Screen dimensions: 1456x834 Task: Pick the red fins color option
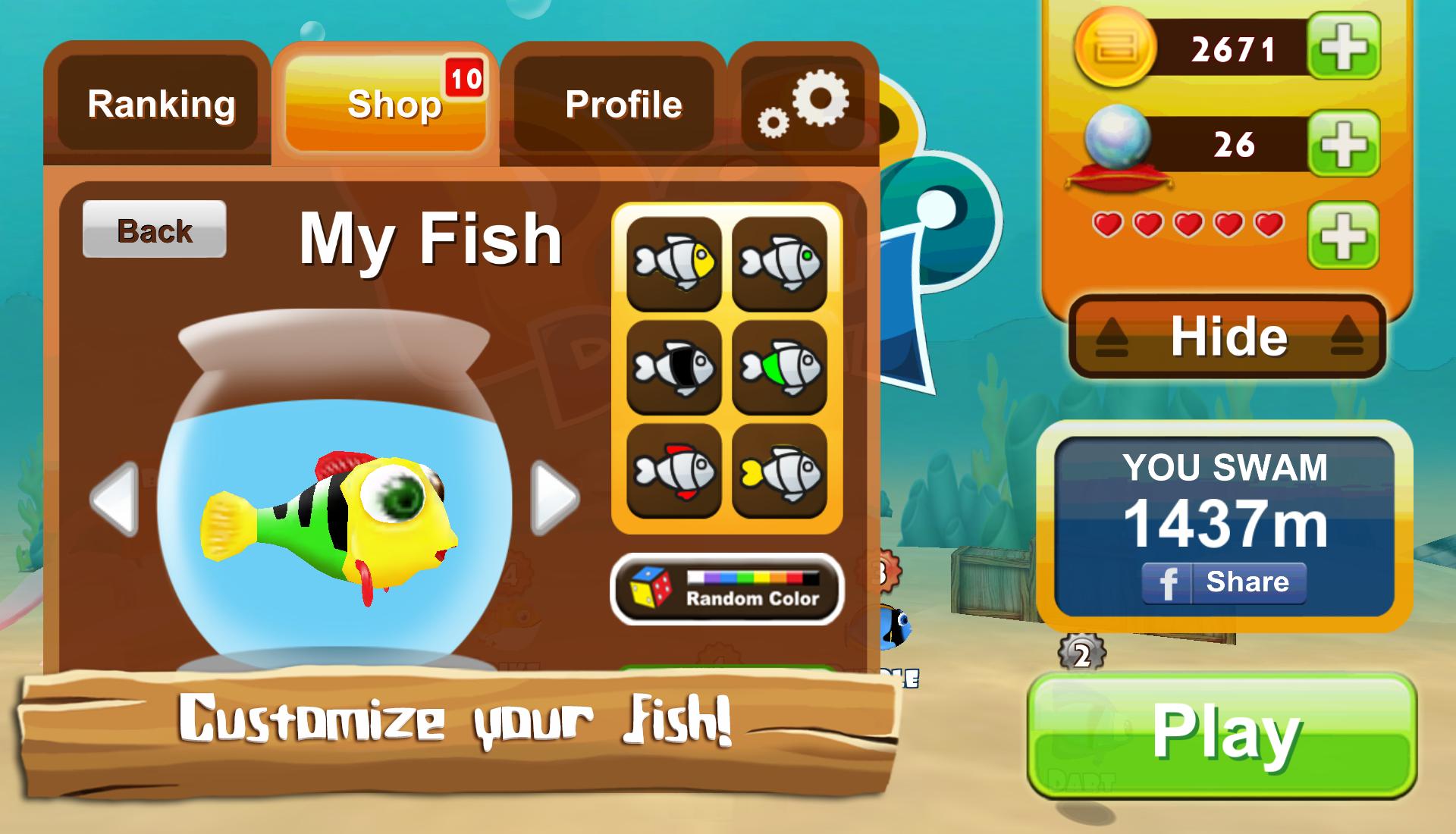point(674,472)
